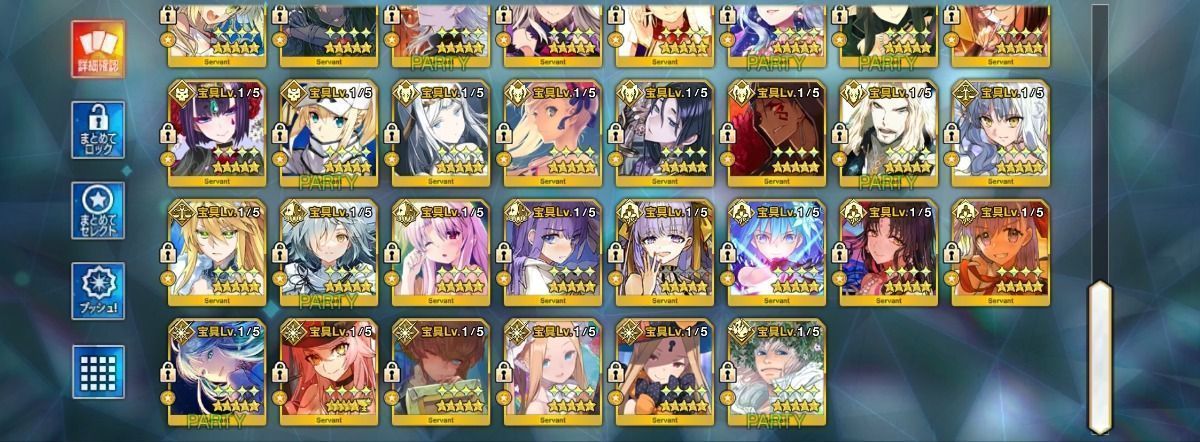
Task: Choose the blonde white-capped assassin servant card
Action: coord(328,131)
